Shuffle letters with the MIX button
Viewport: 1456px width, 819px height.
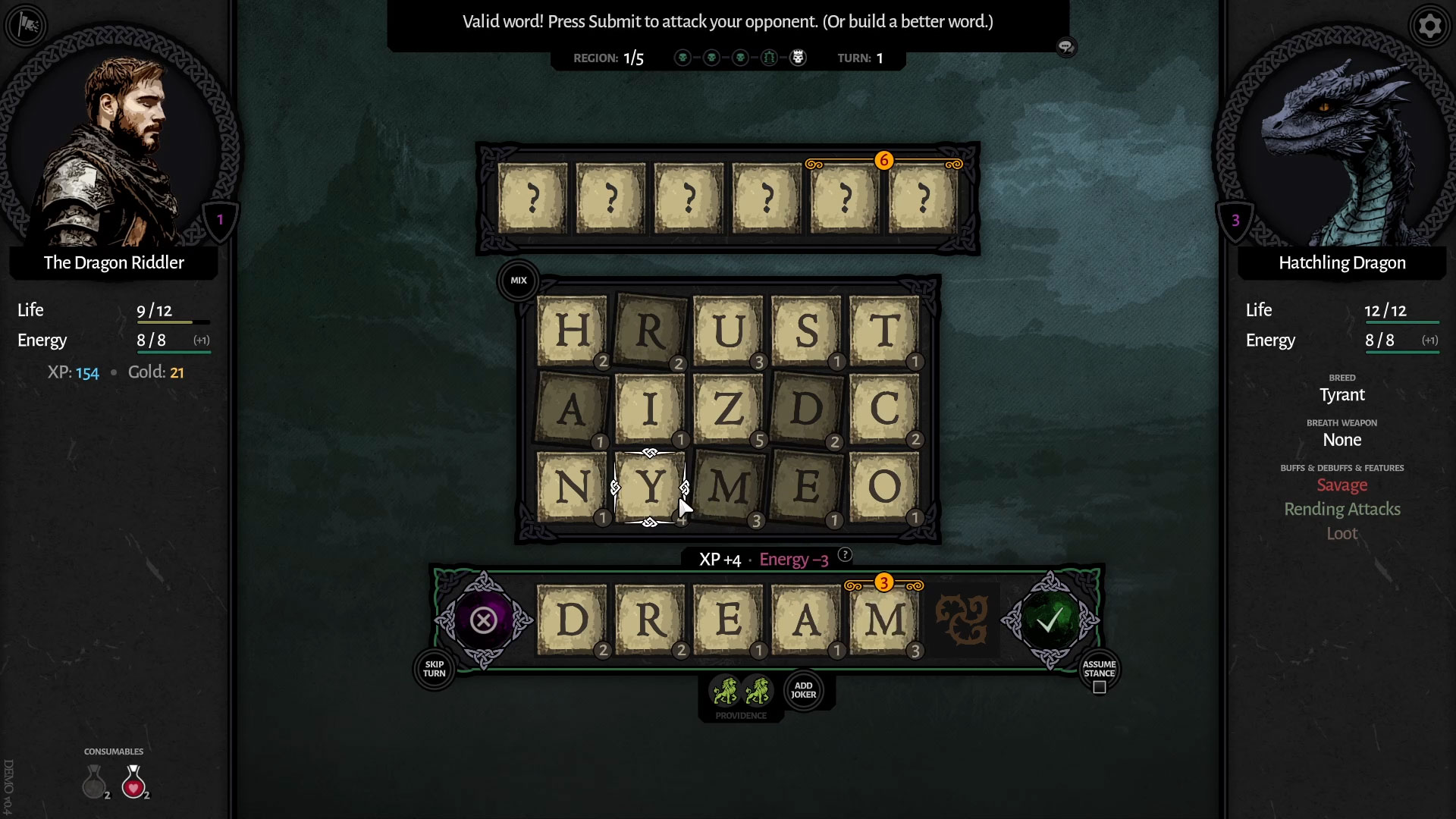(519, 281)
